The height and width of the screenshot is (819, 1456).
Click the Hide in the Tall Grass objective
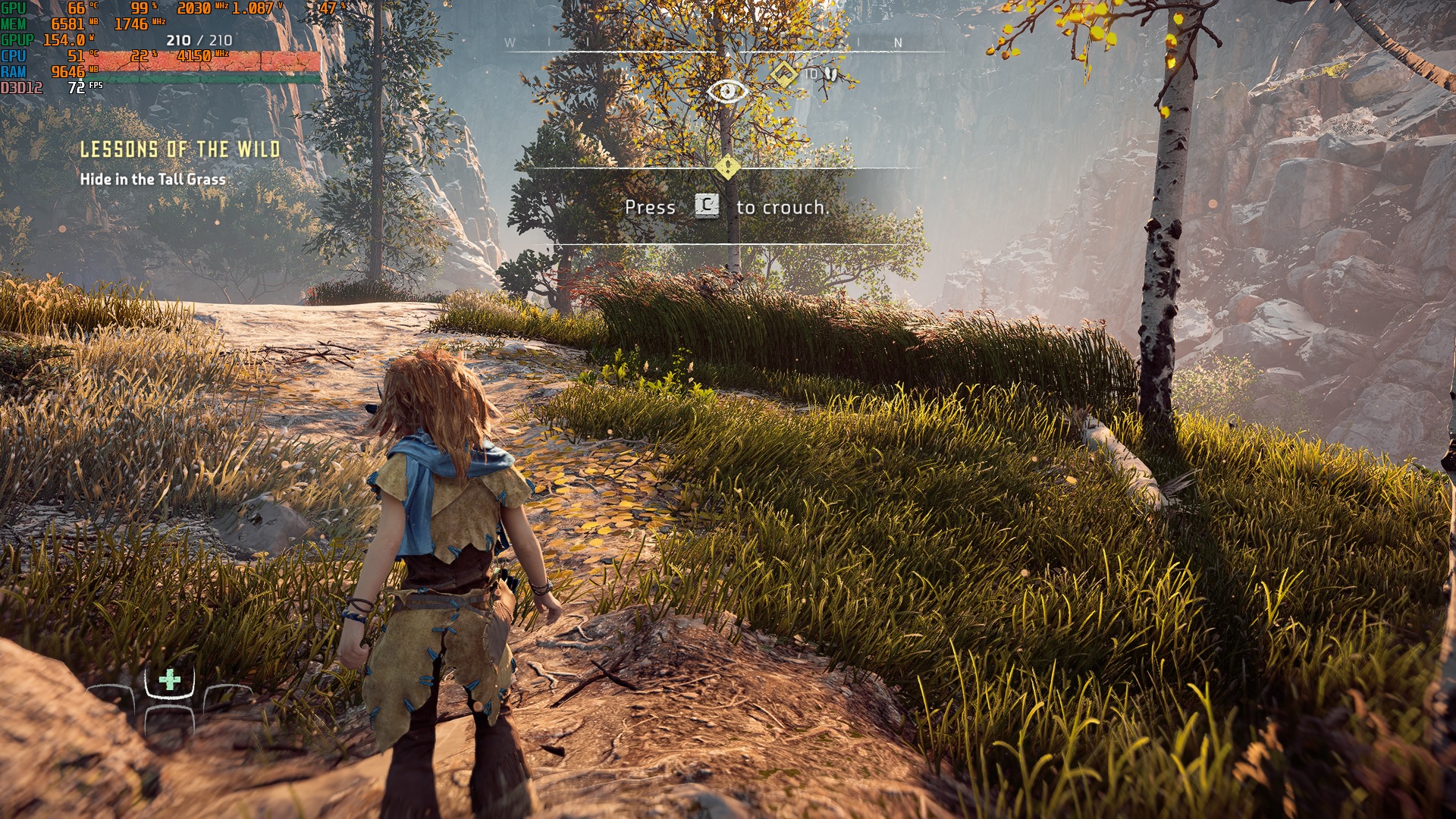click(152, 180)
